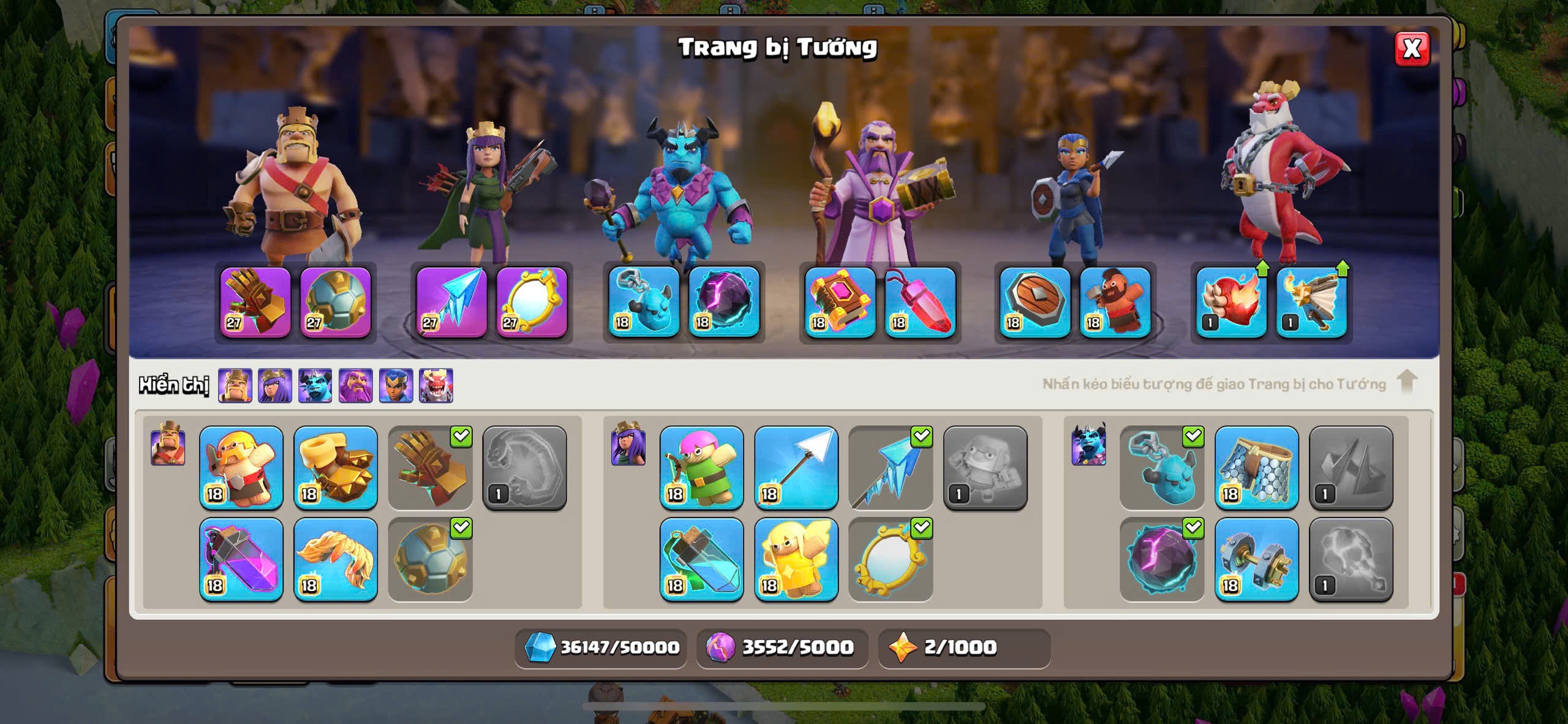Choose the Noble Iron dumbbell equipment
Screen dimensions: 1568x724
coord(1256,559)
